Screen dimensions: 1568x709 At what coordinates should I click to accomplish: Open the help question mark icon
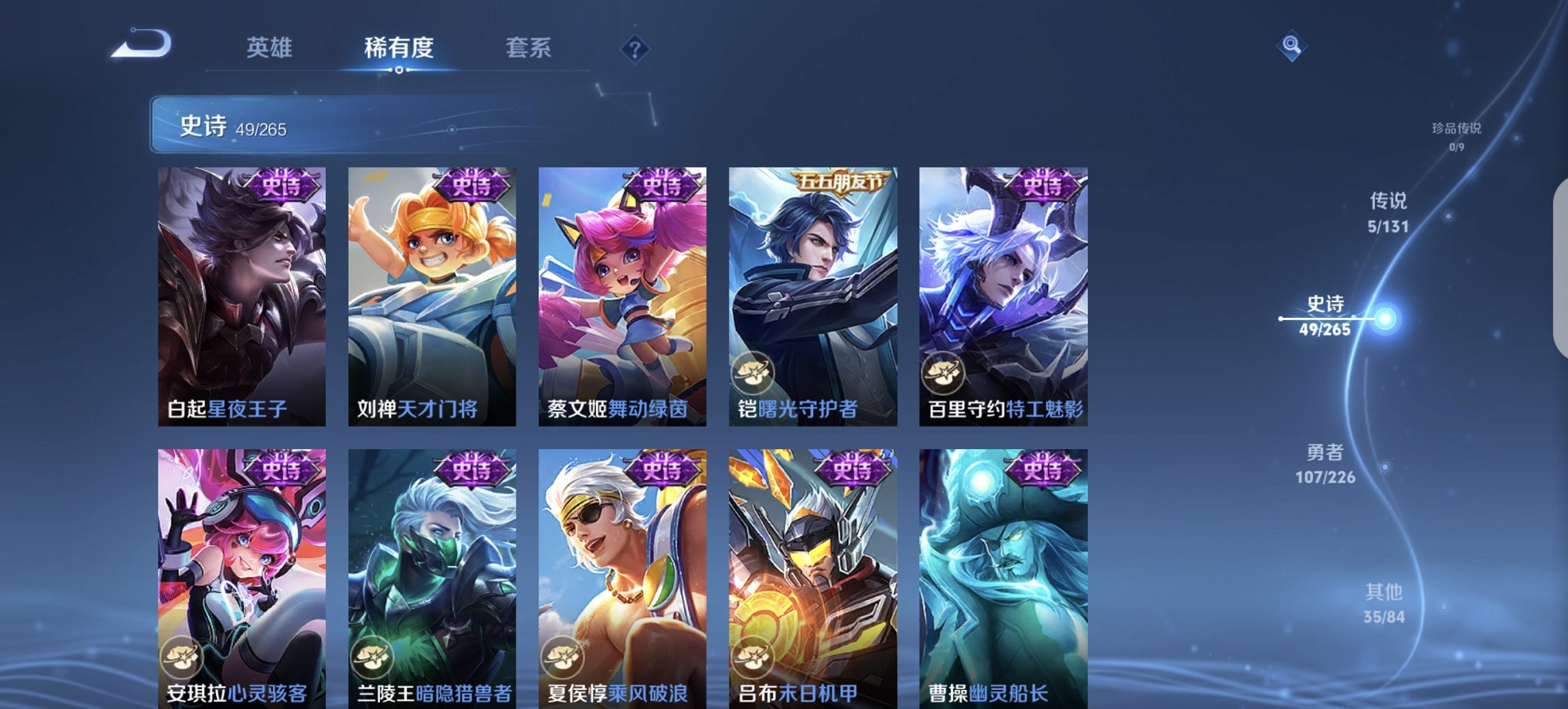click(635, 50)
